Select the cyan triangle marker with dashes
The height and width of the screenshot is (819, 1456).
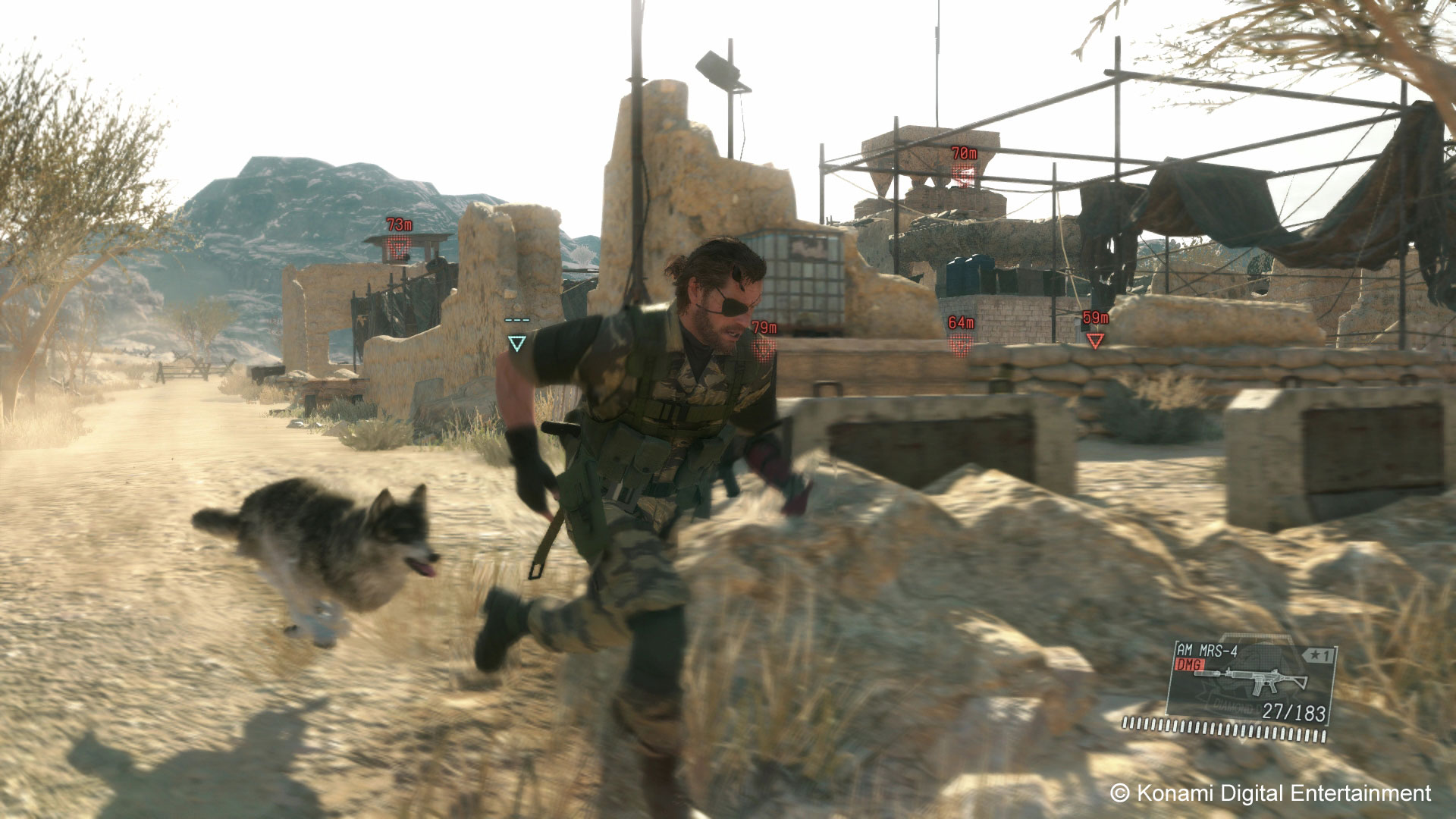point(516,344)
